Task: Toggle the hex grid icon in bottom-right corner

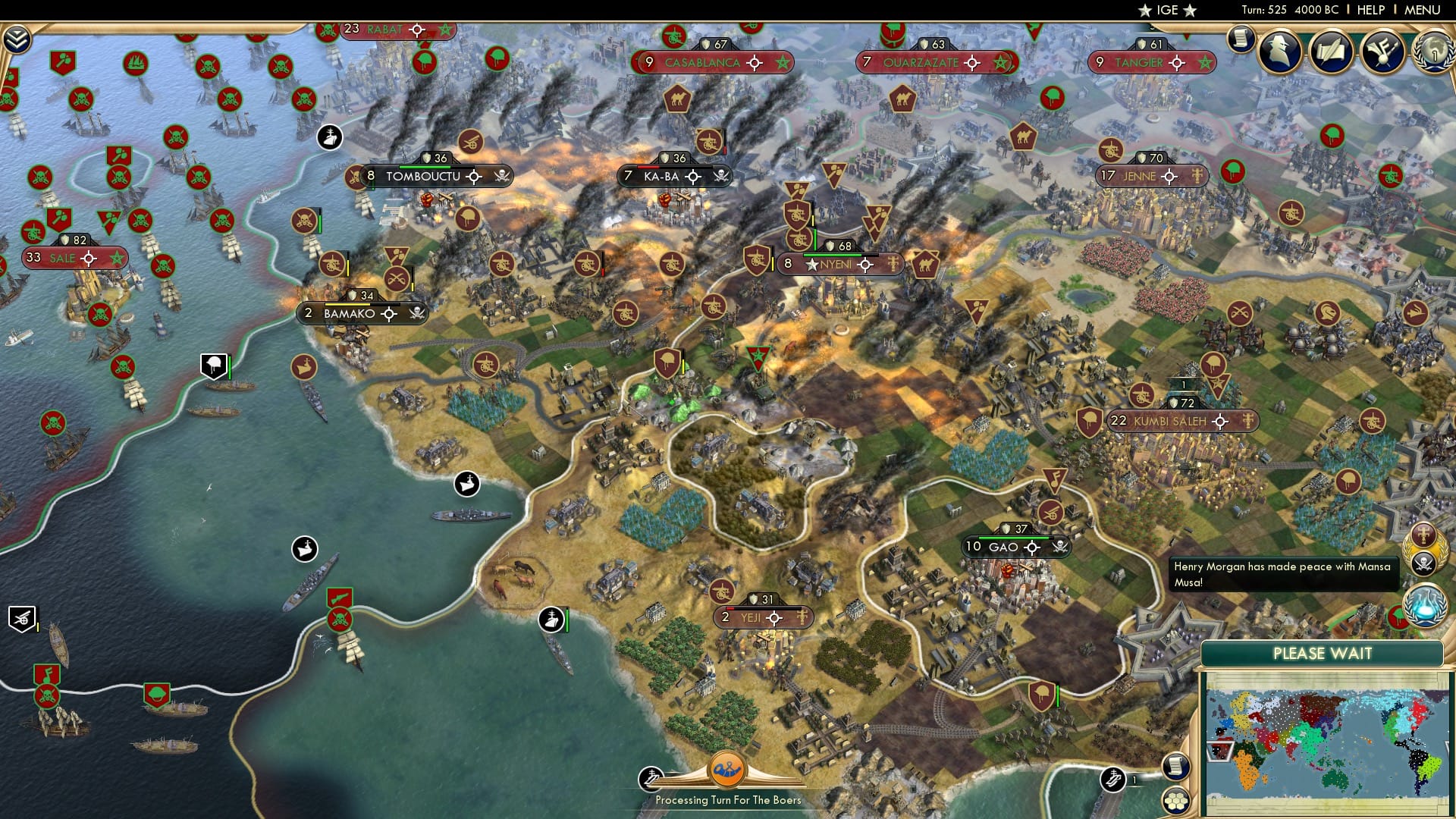Action: click(1175, 800)
